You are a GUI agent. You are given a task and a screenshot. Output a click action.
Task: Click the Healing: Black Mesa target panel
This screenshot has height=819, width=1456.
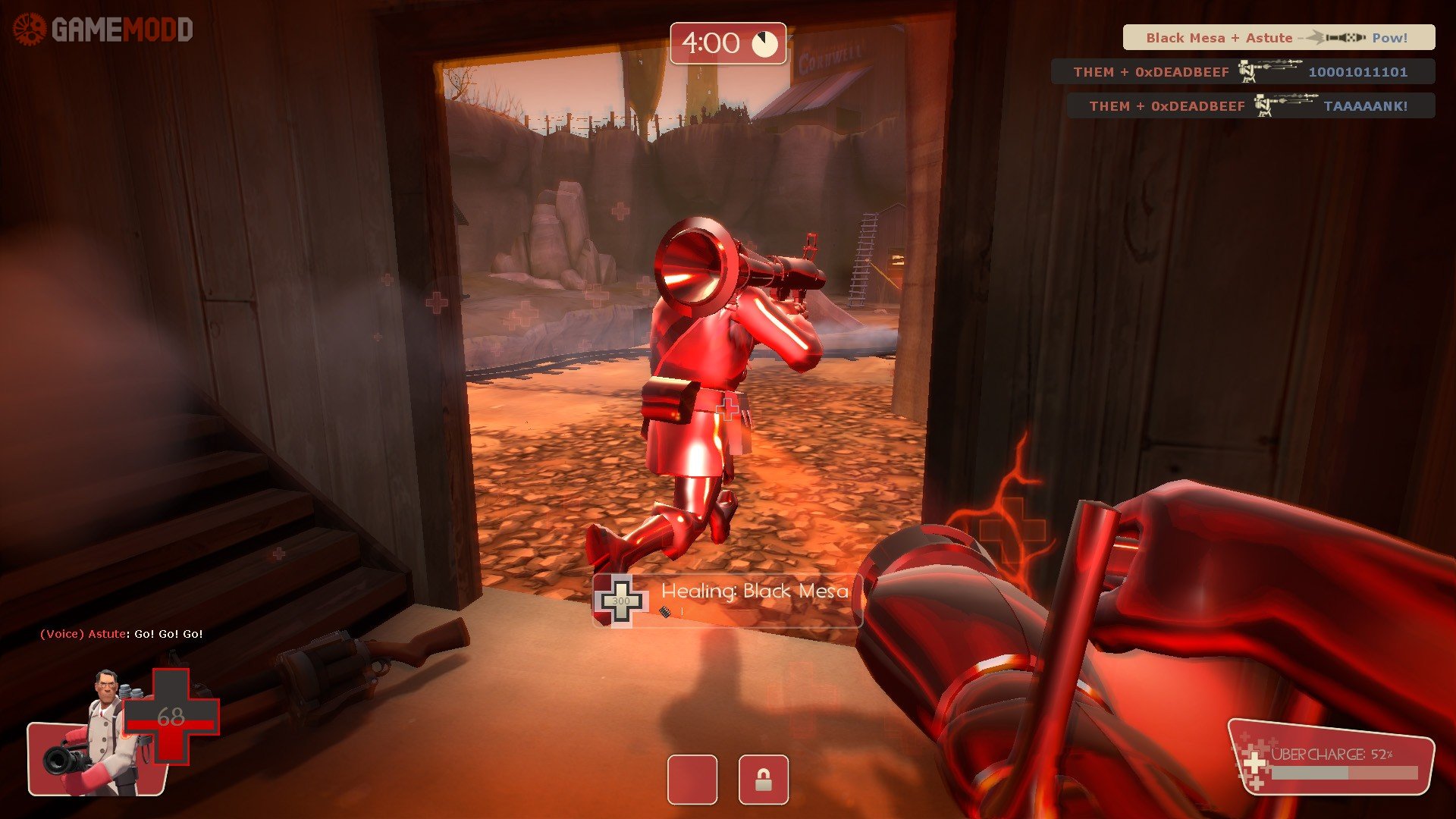click(726, 601)
